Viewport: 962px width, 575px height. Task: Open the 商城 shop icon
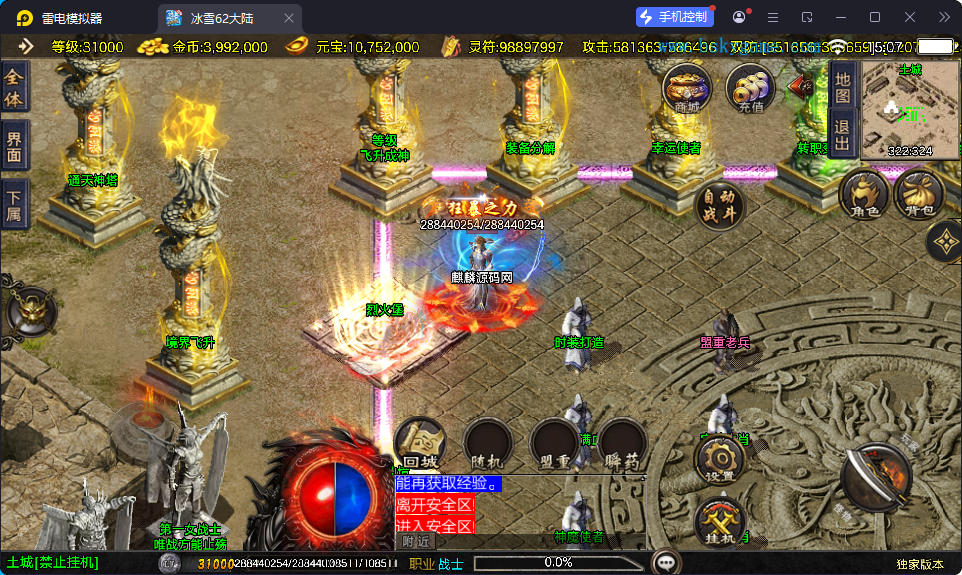(687, 88)
